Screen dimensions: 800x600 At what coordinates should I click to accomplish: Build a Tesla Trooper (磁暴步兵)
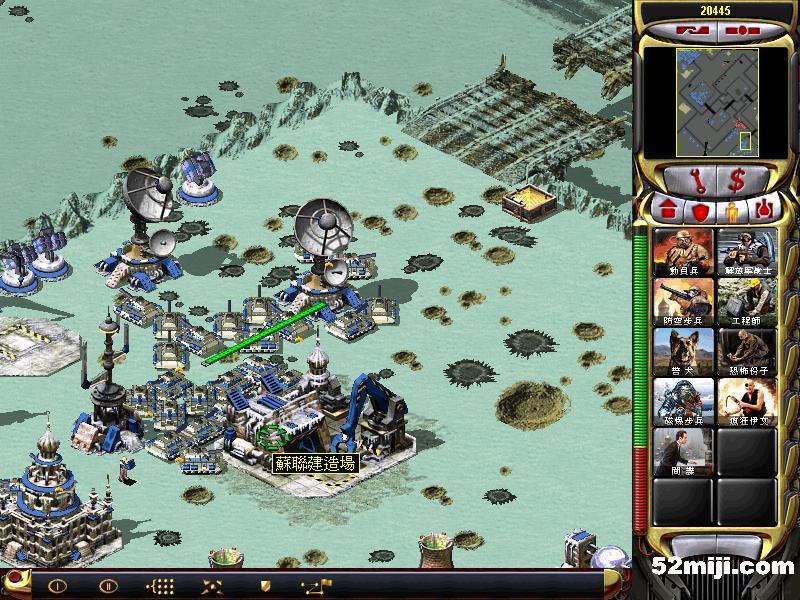click(x=684, y=402)
